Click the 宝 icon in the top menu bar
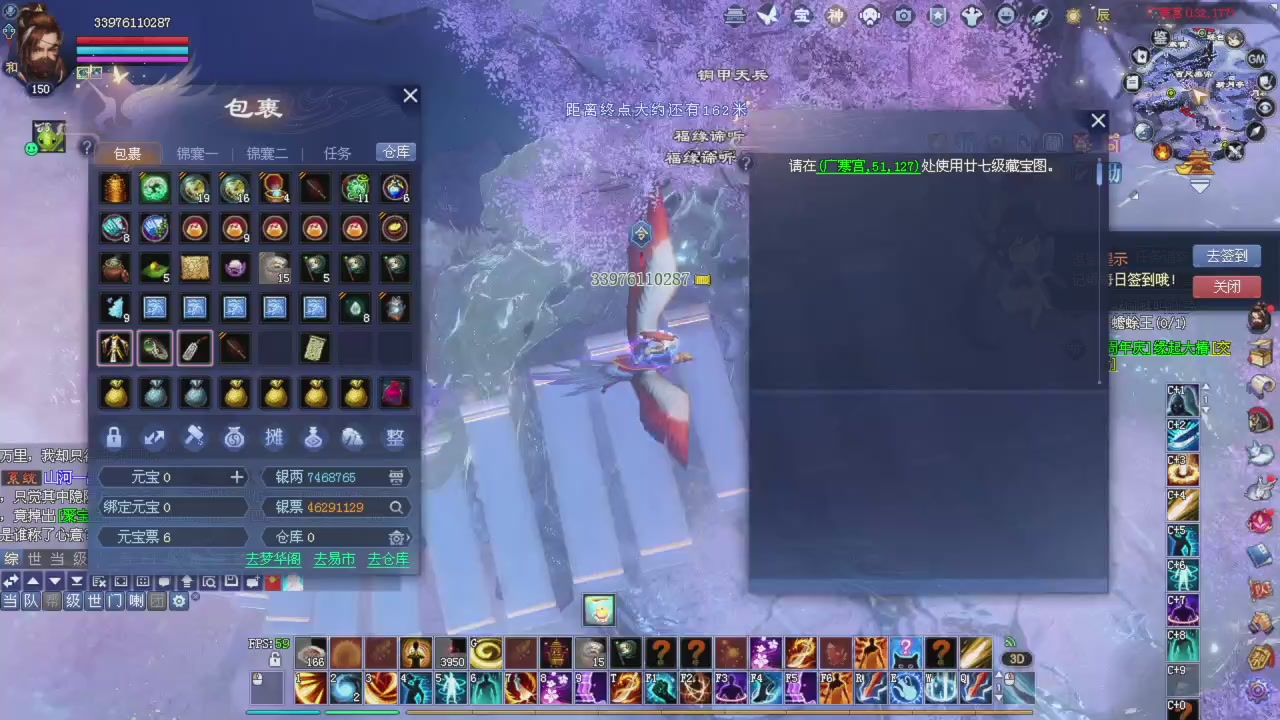 point(801,16)
